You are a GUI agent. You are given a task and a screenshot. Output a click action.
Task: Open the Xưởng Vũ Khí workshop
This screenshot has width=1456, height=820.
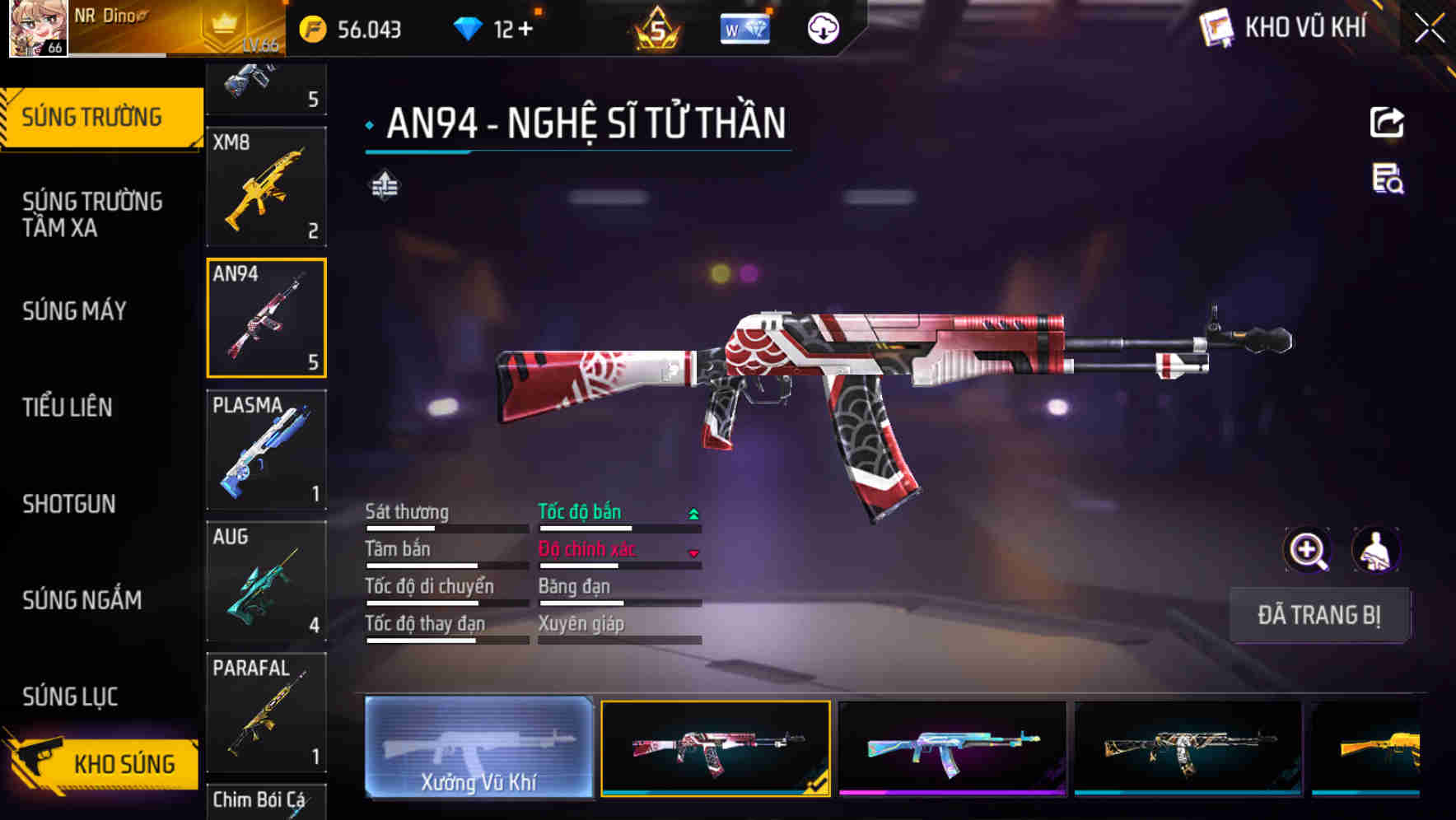tap(478, 748)
